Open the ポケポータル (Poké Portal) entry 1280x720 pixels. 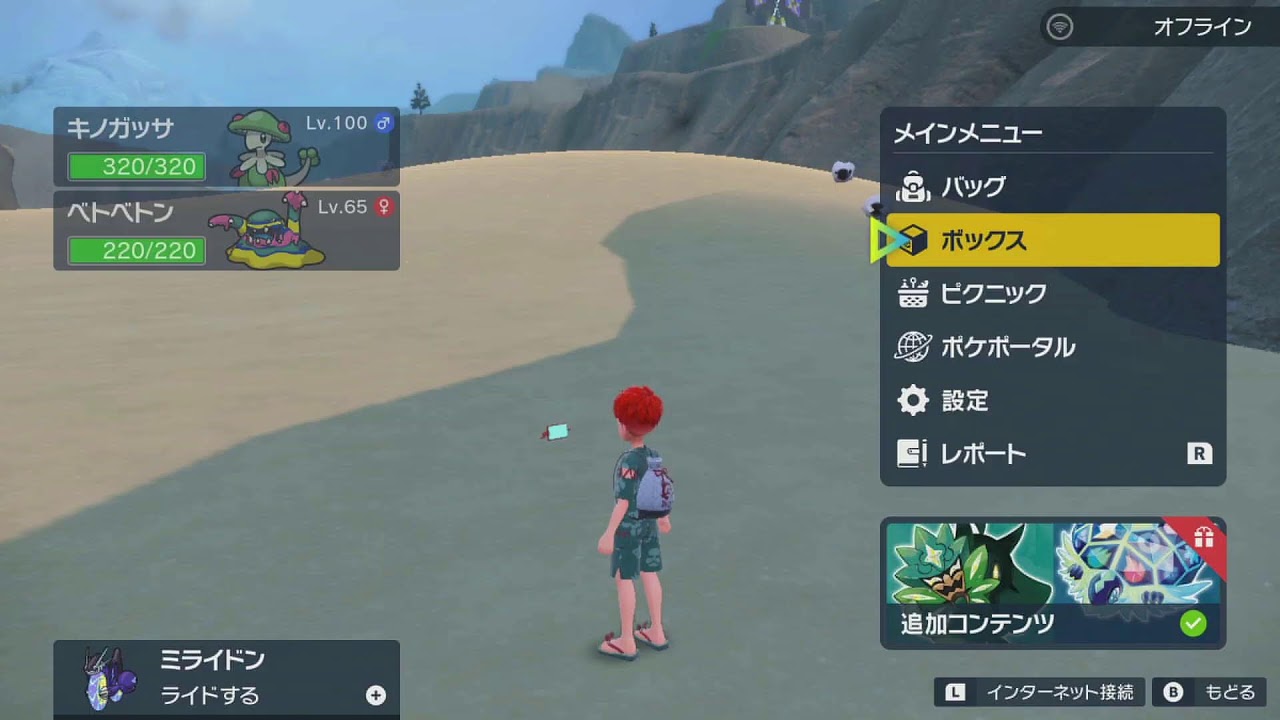(1052, 347)
